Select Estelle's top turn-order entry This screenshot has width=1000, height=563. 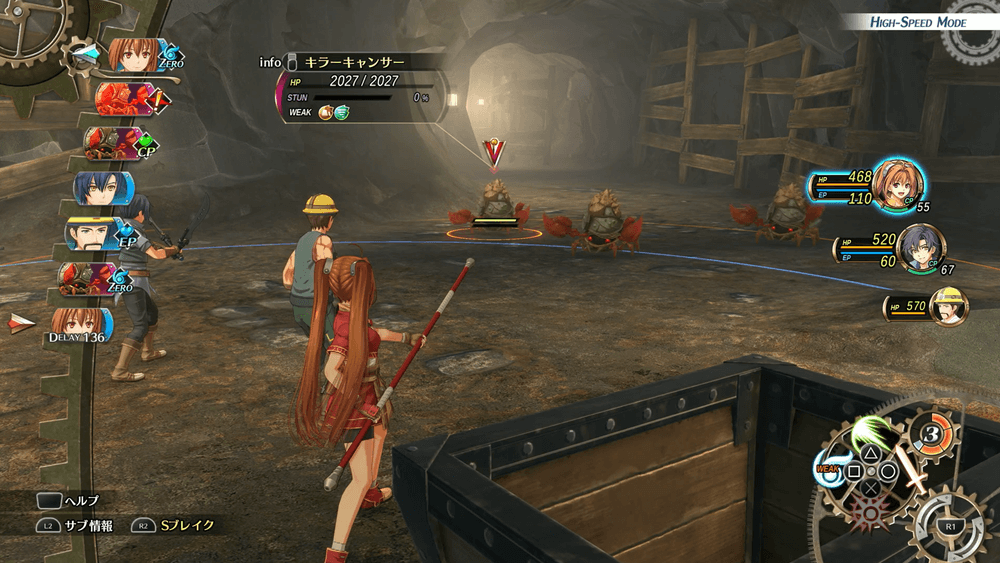pos(136,54)
